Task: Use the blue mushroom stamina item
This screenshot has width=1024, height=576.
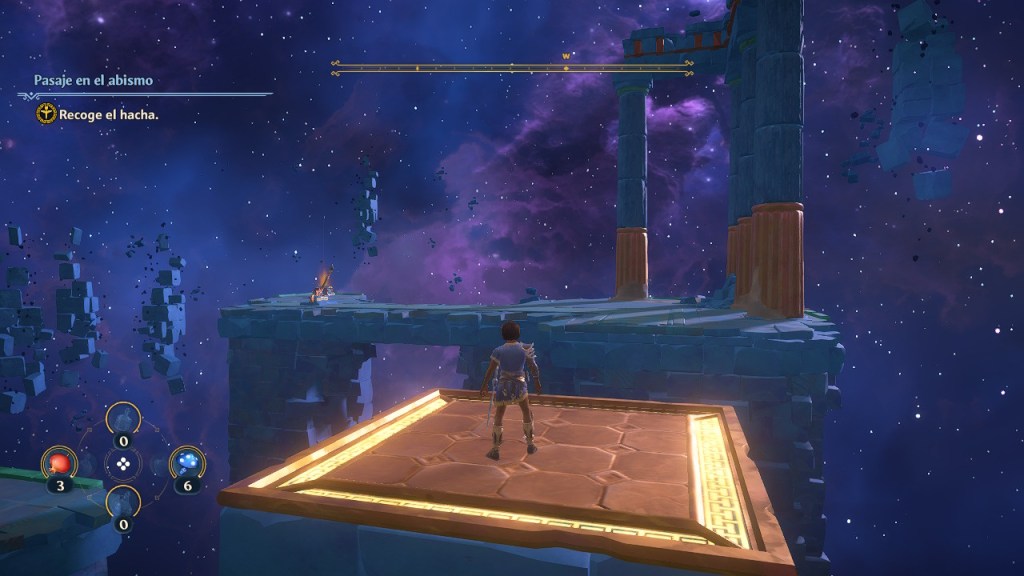Action: [x=187, y=463]
